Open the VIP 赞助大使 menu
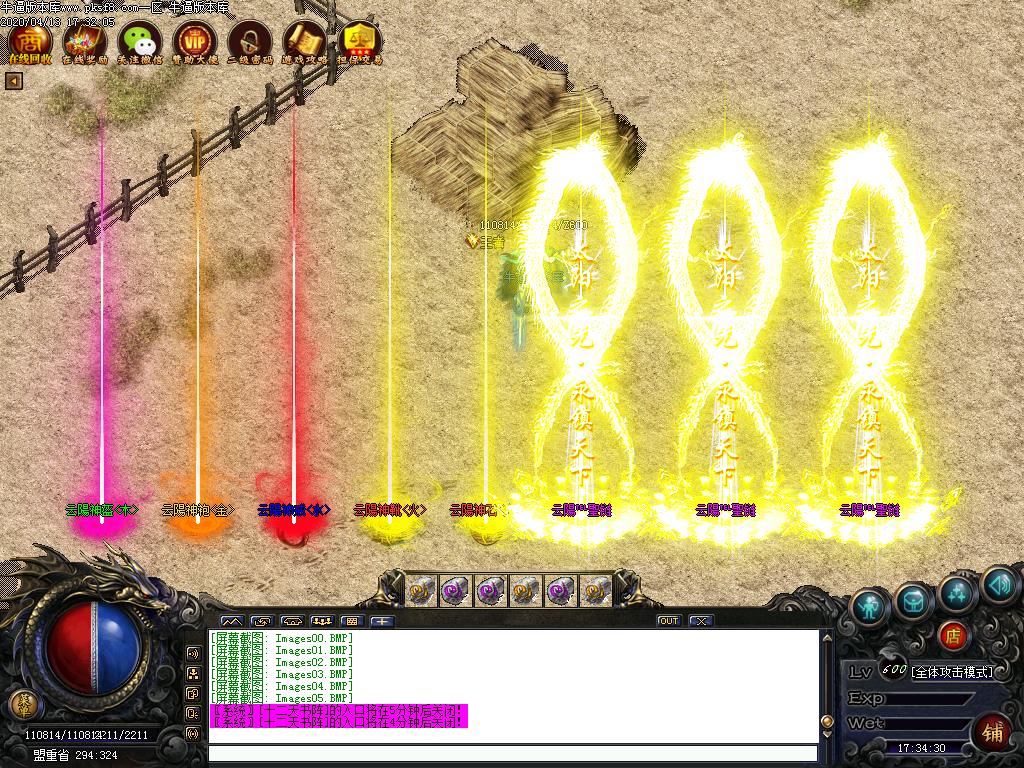Screen dimensions: 1024x768 tap(195, 41)
